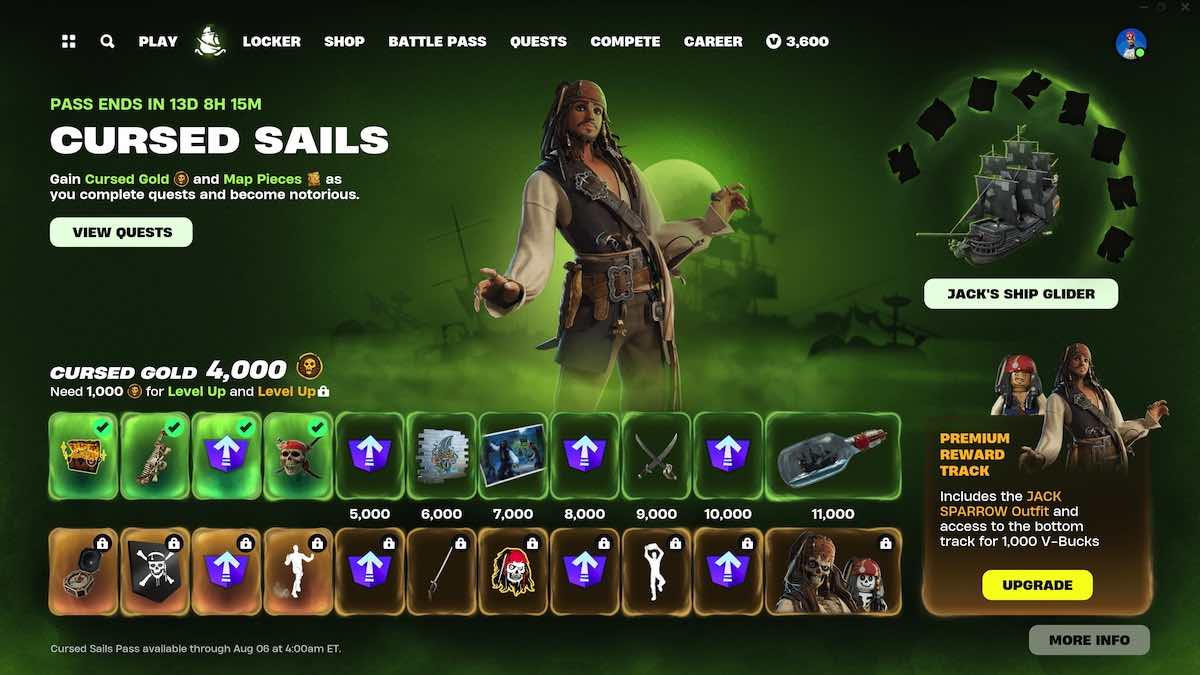This screenshot has height=675, width=1200.
Task: Switch to the COMPETE tab
Action: [x=625, y=42]
